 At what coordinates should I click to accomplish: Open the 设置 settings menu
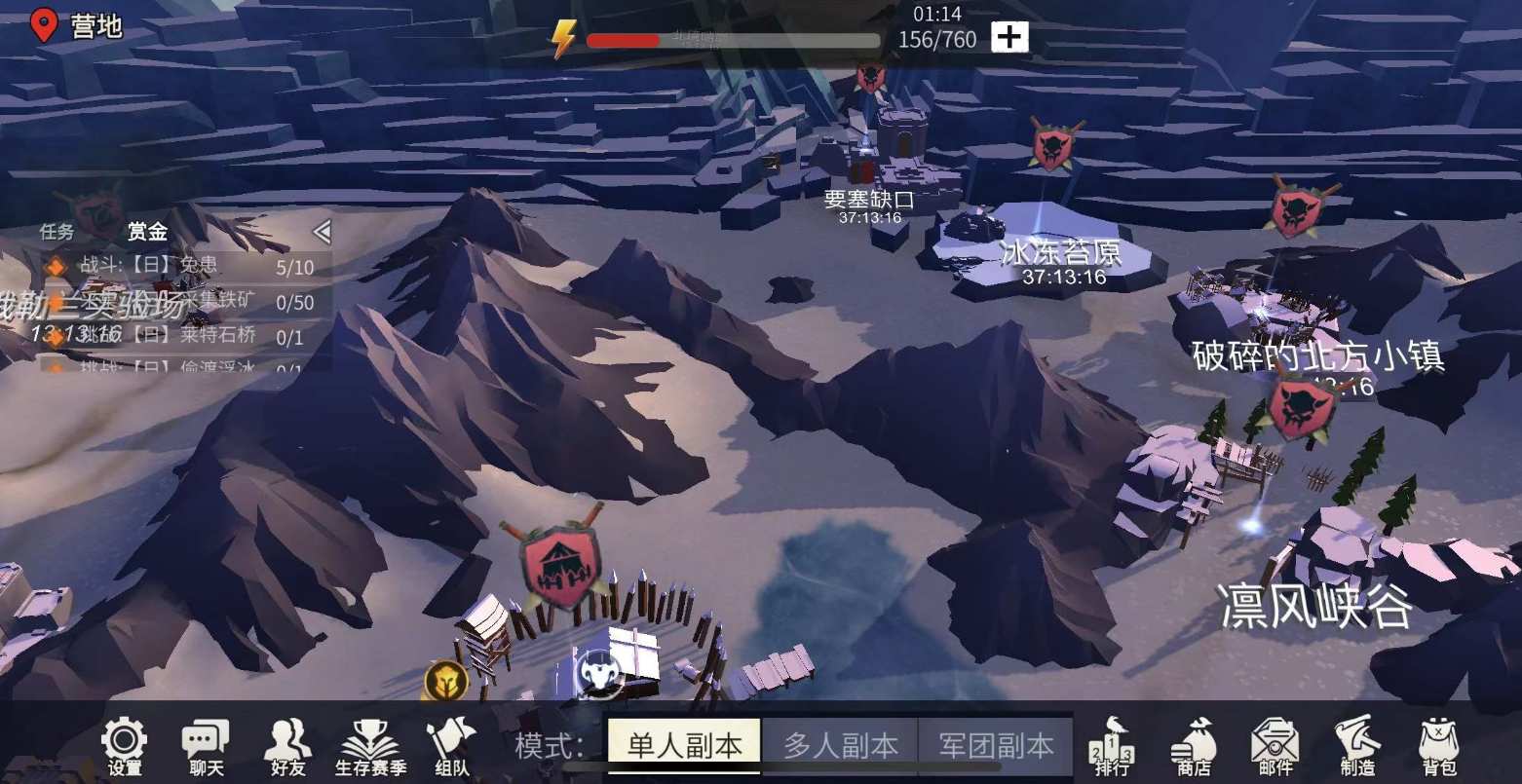click(125, 747)
